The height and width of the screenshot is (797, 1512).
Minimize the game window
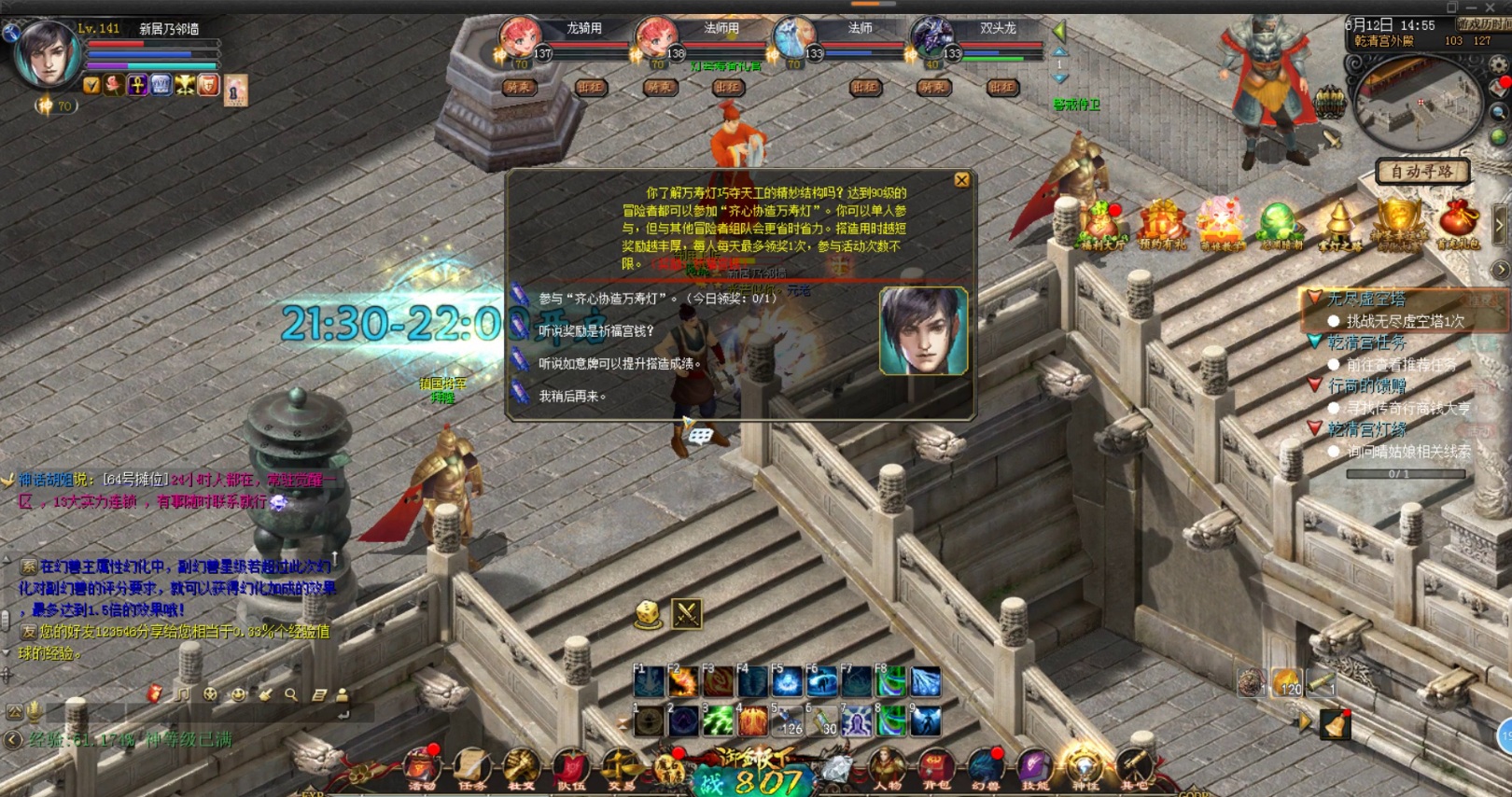click(1471, 7)
